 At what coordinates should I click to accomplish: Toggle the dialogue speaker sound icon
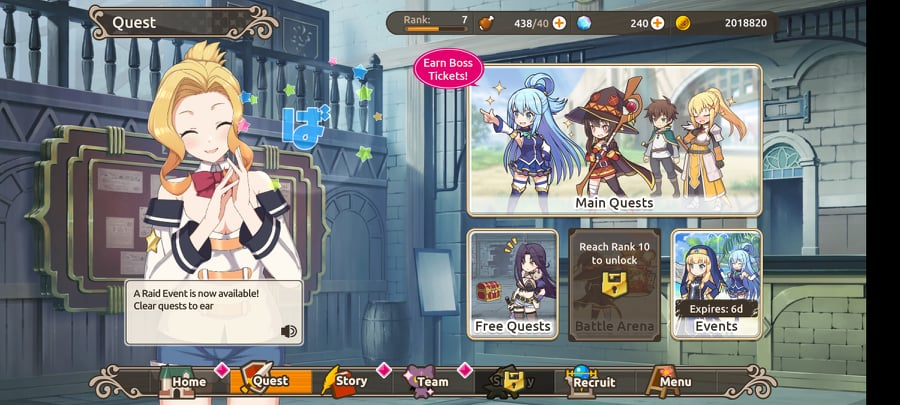[289, 331]
